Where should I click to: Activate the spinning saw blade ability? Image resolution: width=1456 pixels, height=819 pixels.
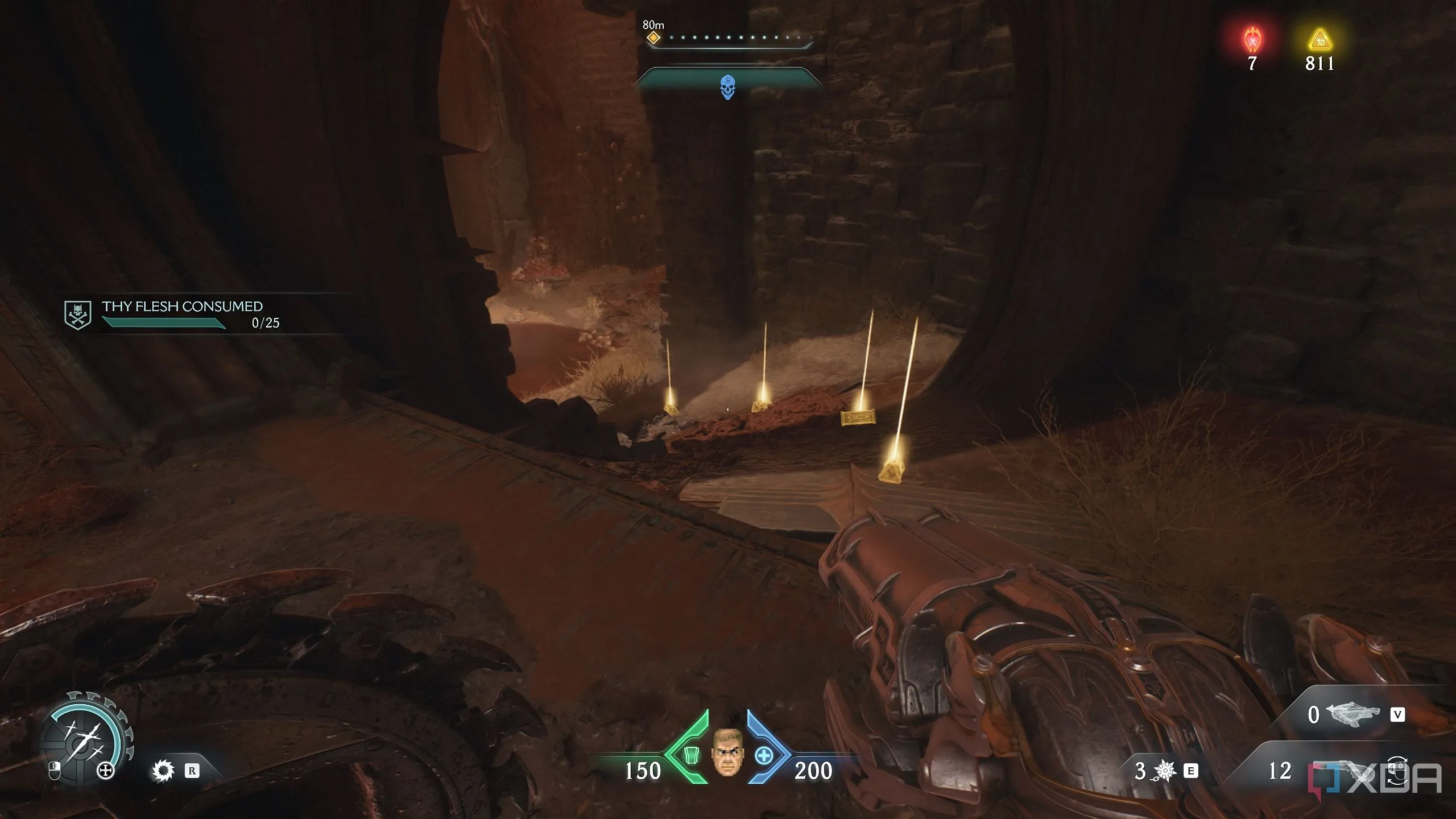[x=163, y=771]
